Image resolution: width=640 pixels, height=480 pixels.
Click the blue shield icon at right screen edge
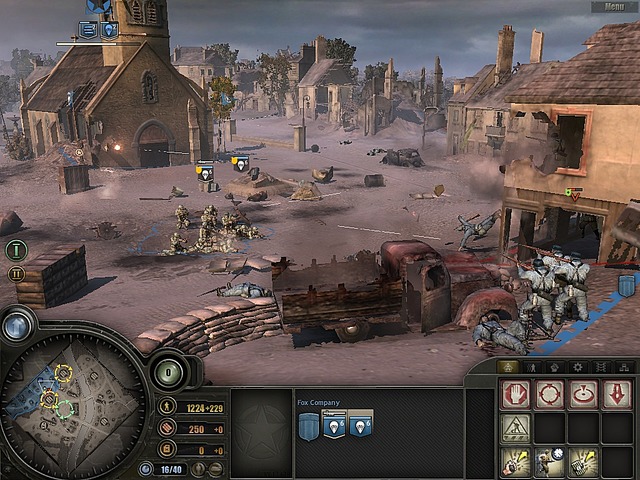coord(627,286)
